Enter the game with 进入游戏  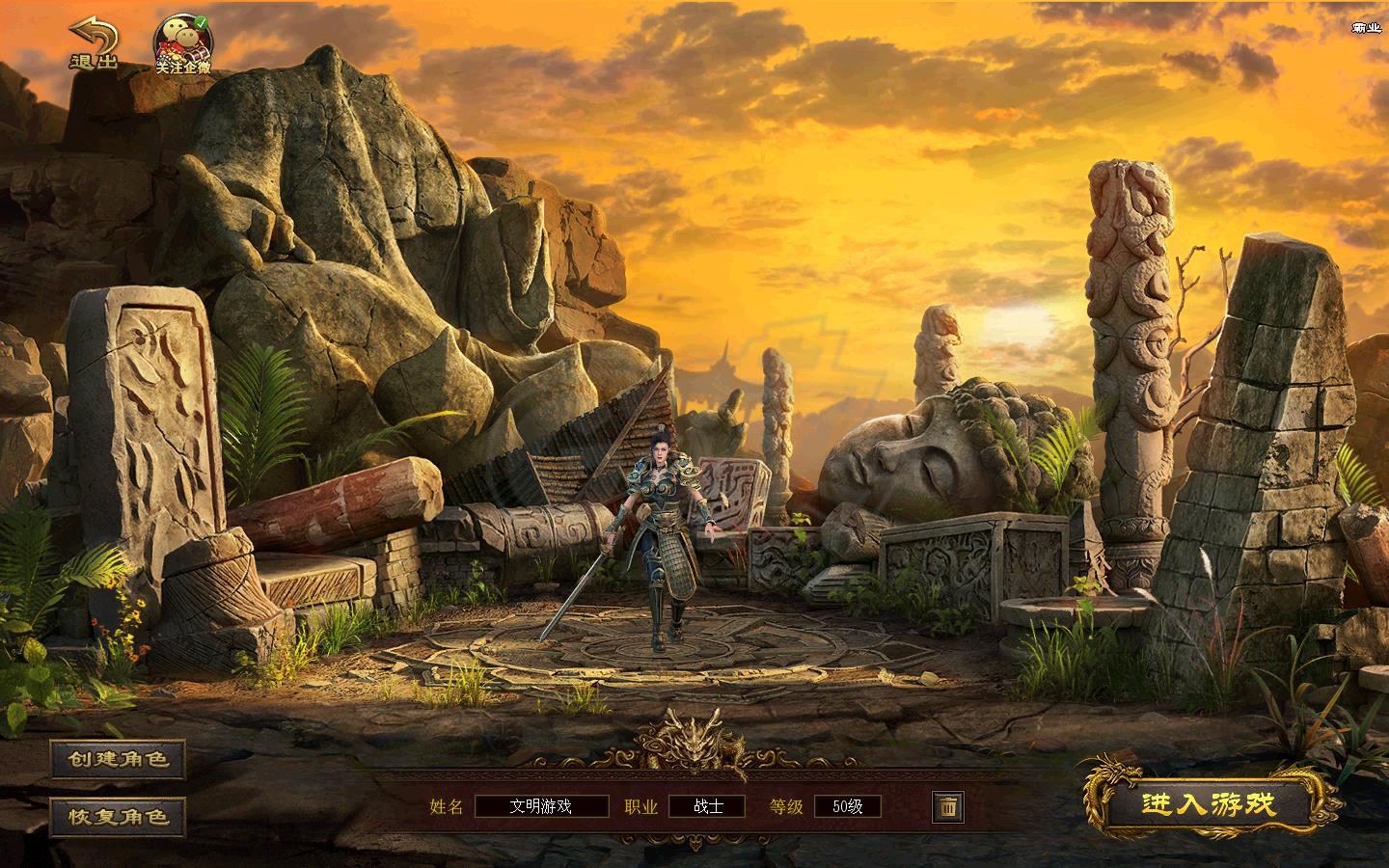(x=1209, y=803)
